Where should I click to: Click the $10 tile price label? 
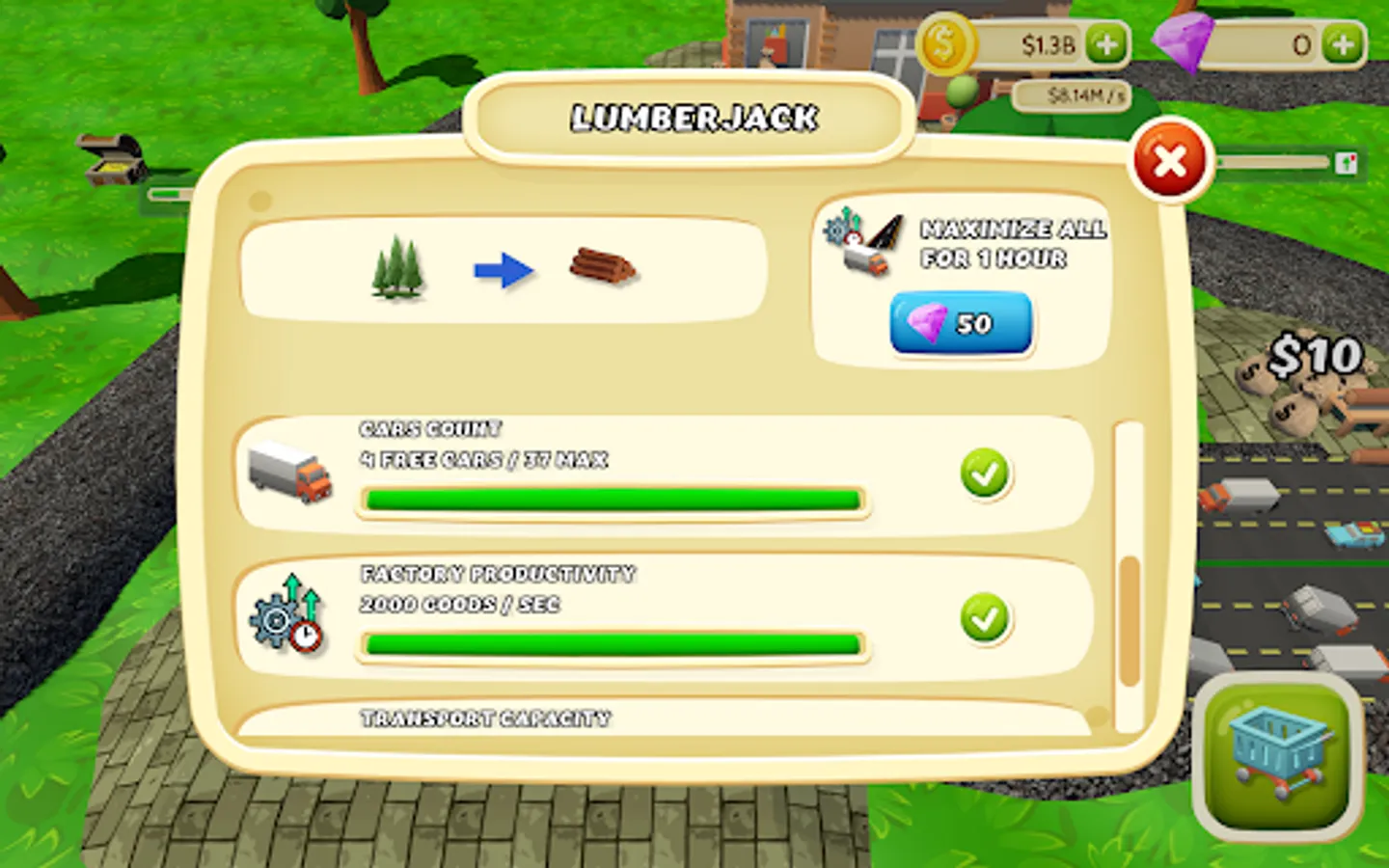pyautogui.click(x=1318, y=356)
